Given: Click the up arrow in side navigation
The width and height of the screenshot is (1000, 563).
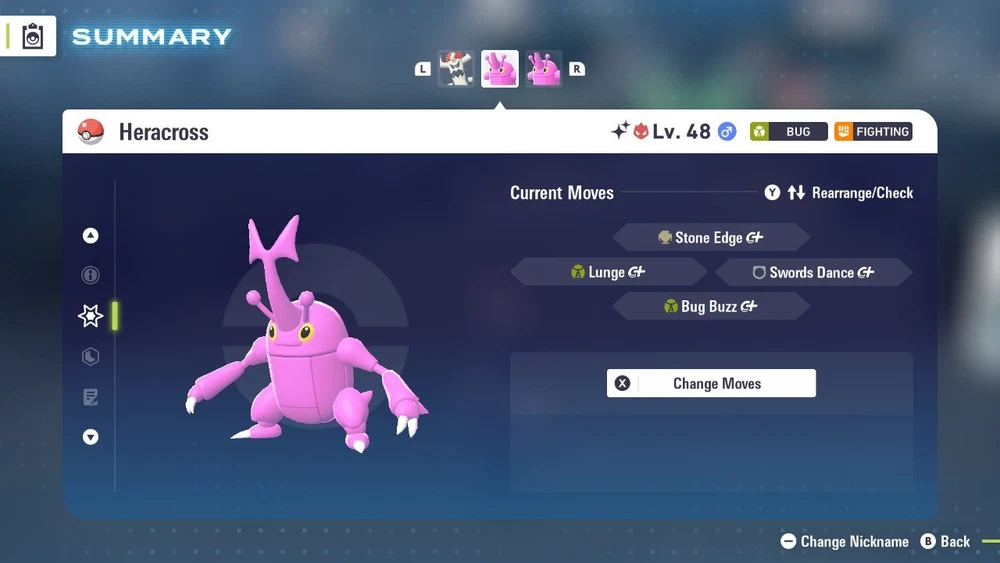Looking at the screenshot, I should [x=91, y=236].
